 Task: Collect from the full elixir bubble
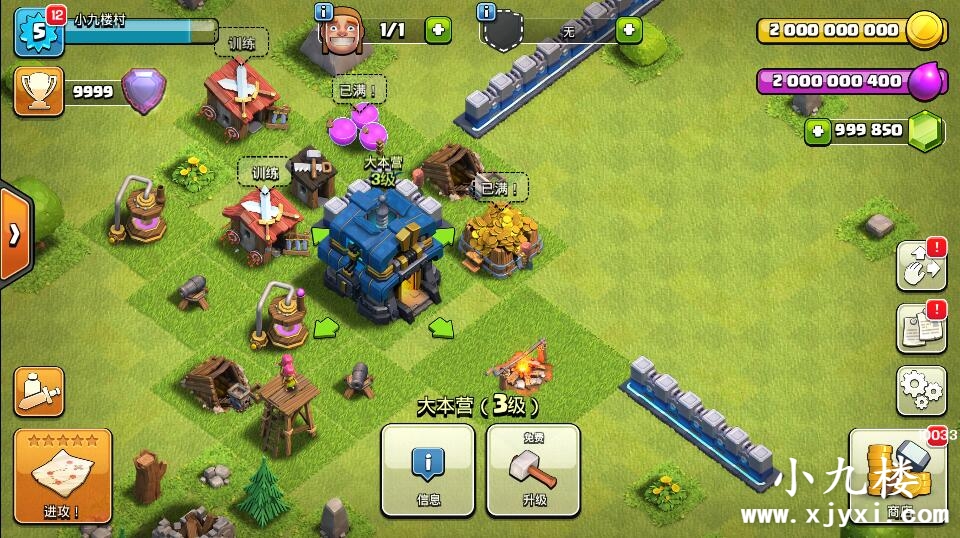click(357, 91)
